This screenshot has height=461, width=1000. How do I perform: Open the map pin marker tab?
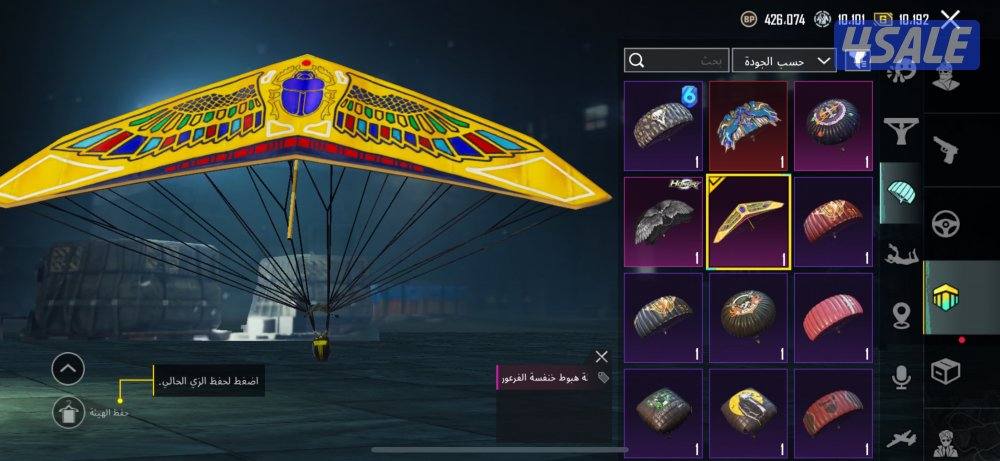tap(901, 317)
